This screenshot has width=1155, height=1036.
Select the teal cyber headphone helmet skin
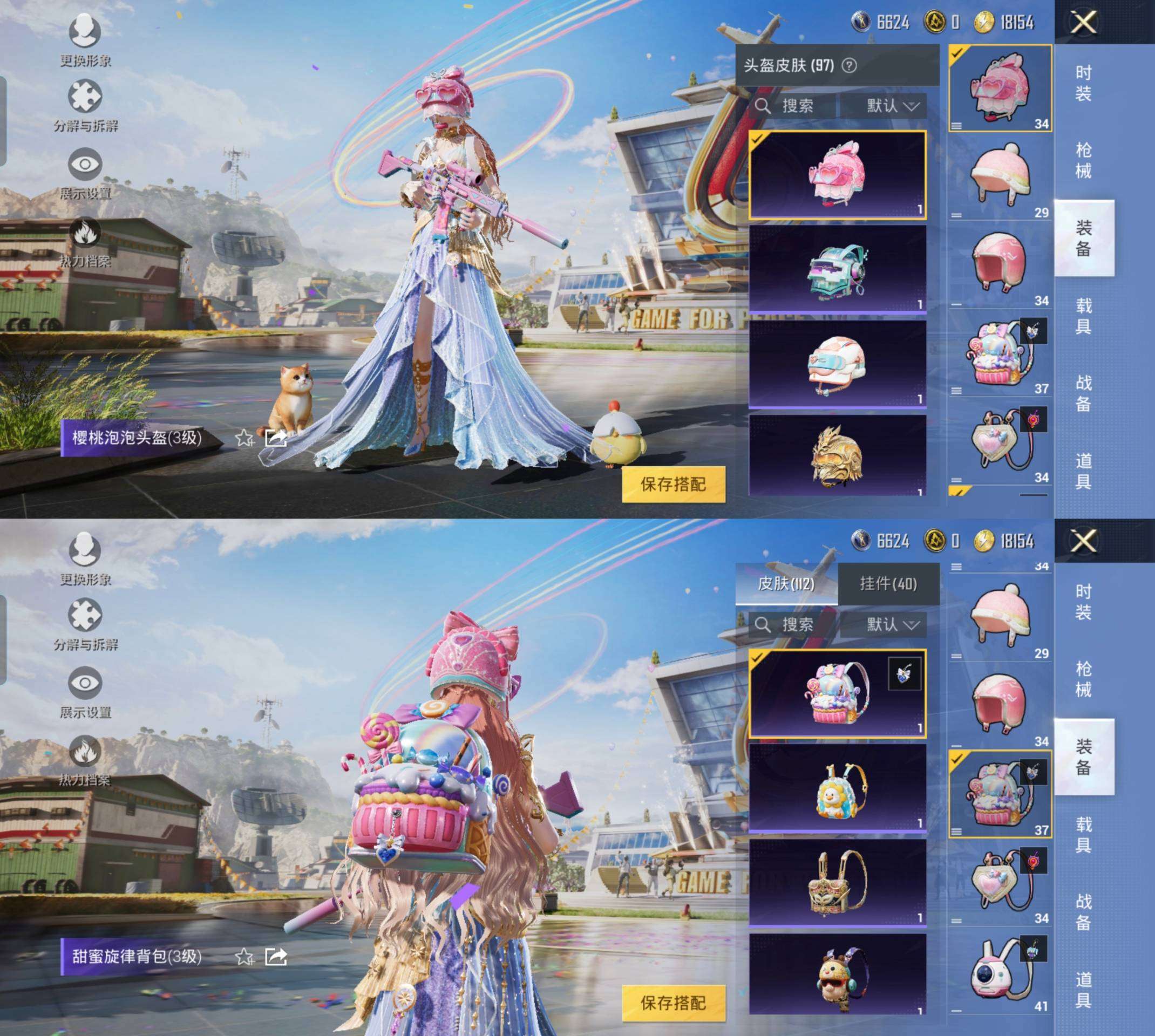[837, 270]
